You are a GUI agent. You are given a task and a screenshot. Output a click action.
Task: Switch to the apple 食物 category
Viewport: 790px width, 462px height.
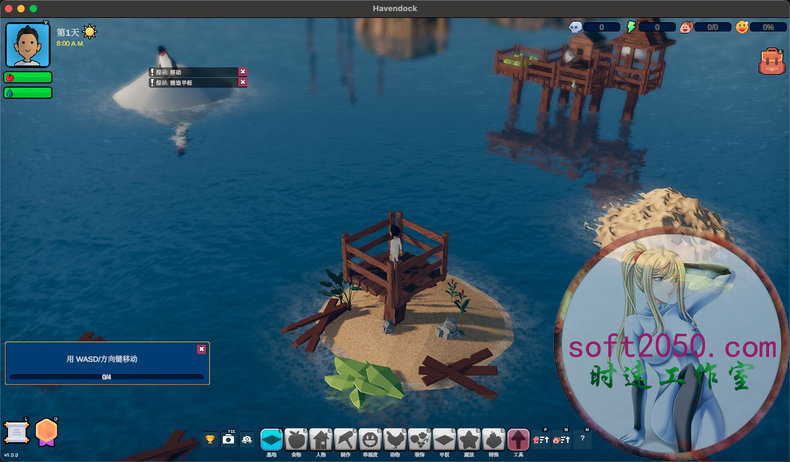point(295,439)
